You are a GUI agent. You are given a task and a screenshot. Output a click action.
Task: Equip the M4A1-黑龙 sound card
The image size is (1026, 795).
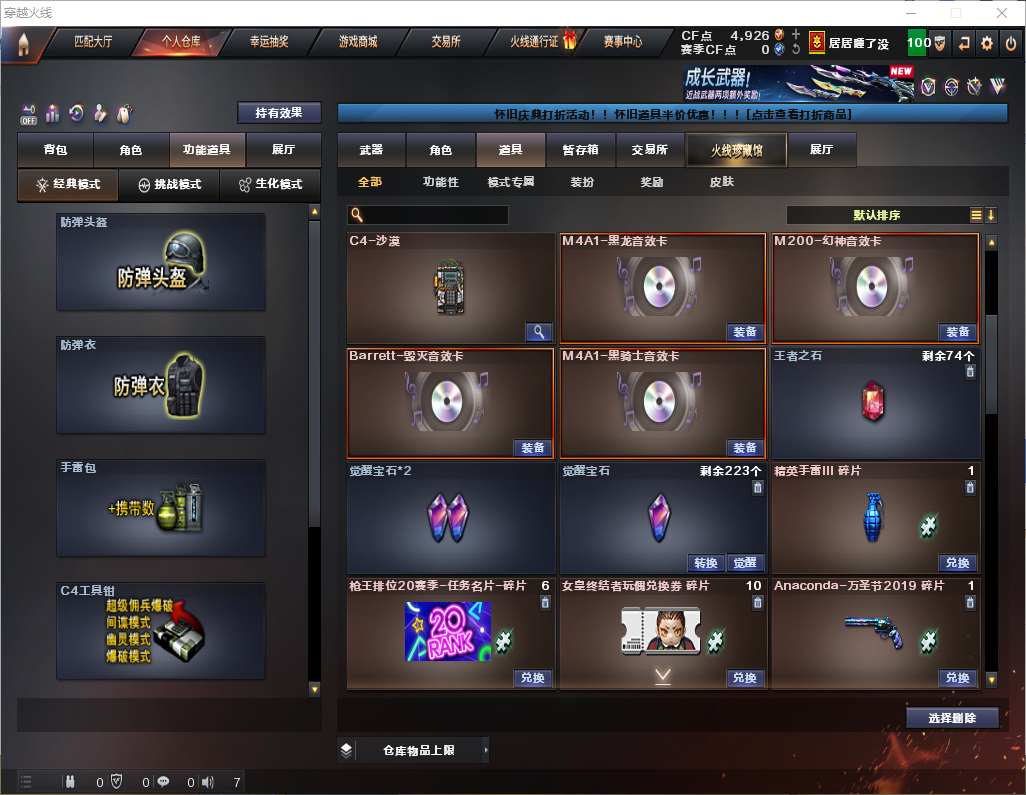(744, 332)
